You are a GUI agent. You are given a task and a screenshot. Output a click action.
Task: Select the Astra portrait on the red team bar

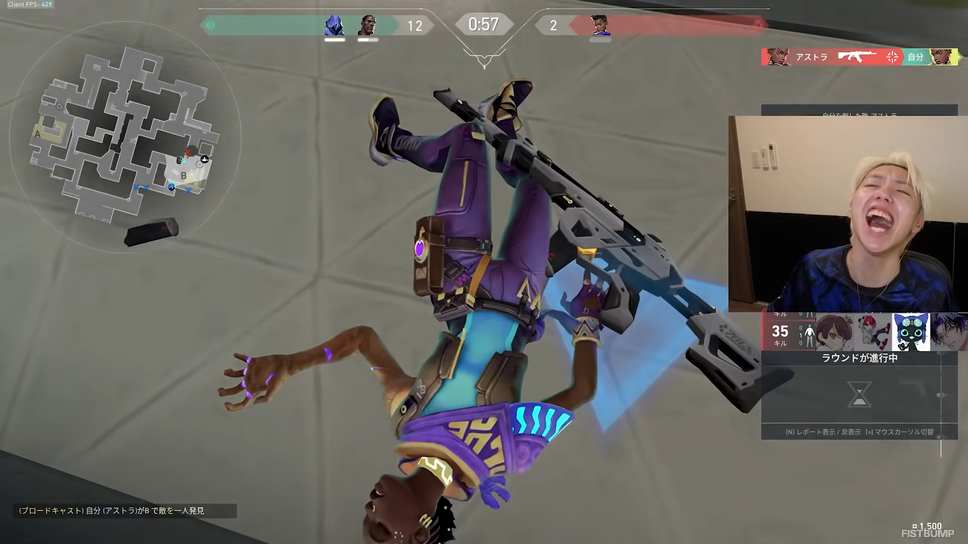[600, 25]
